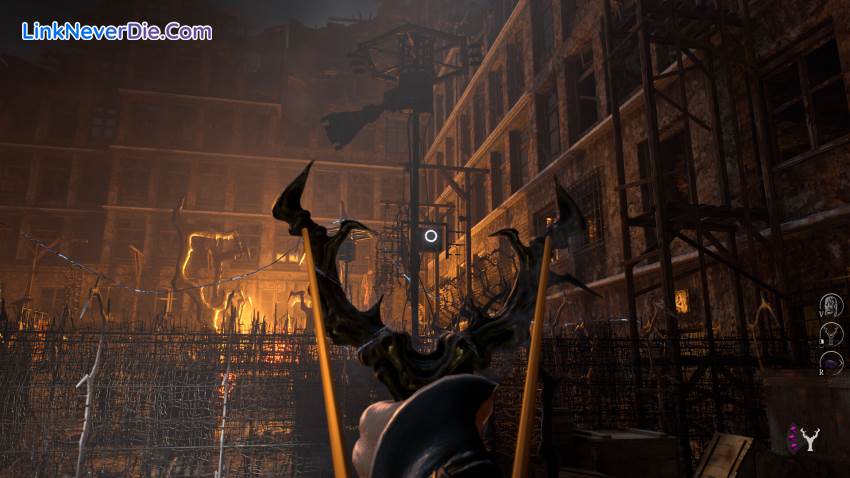The width and height of the screenshot is (850, 478).
Task: Click the white antler weapon icon
Action: click(x=810, y=438)
